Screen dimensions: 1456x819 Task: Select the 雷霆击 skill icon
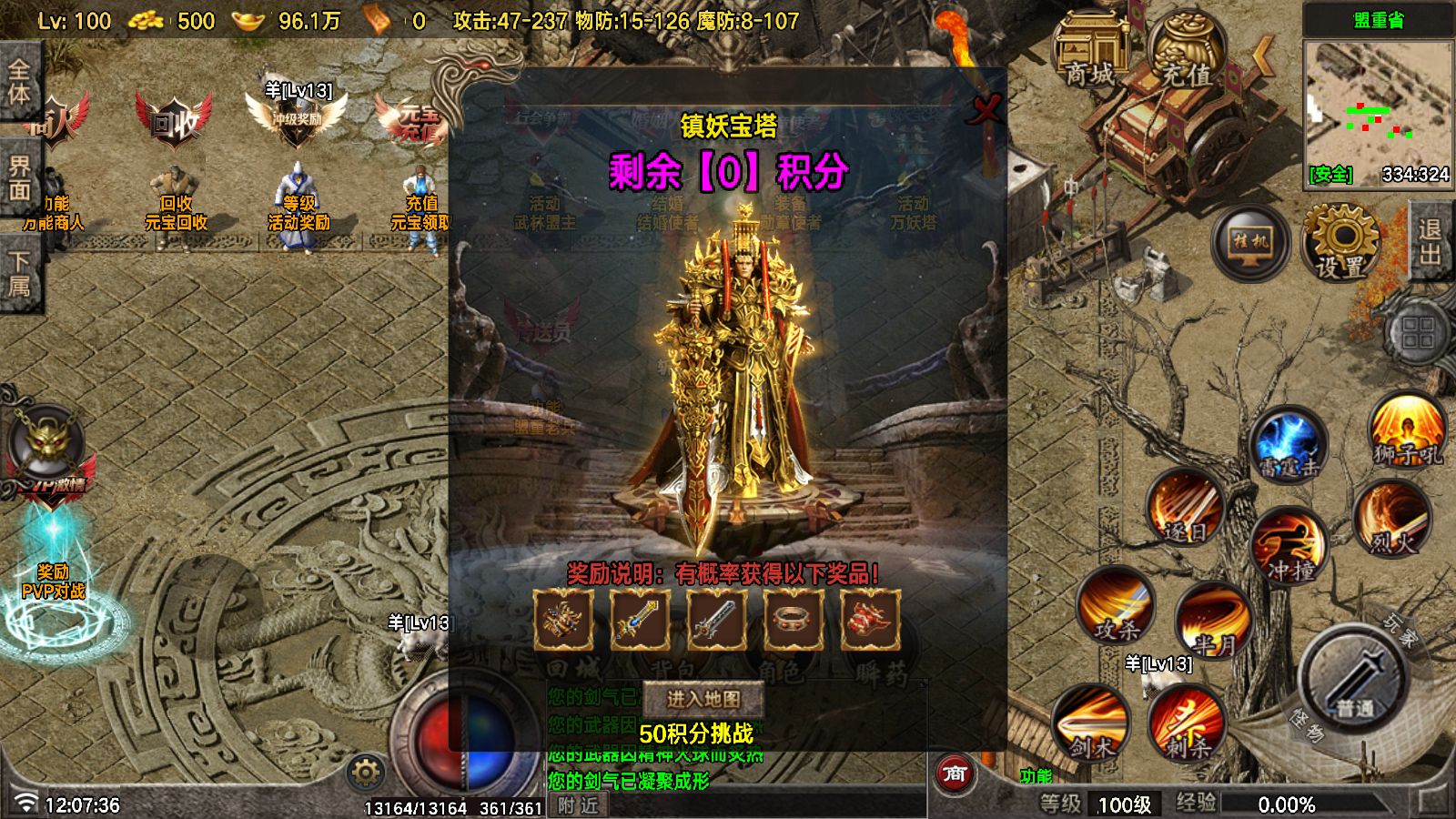pos(1290,443)
